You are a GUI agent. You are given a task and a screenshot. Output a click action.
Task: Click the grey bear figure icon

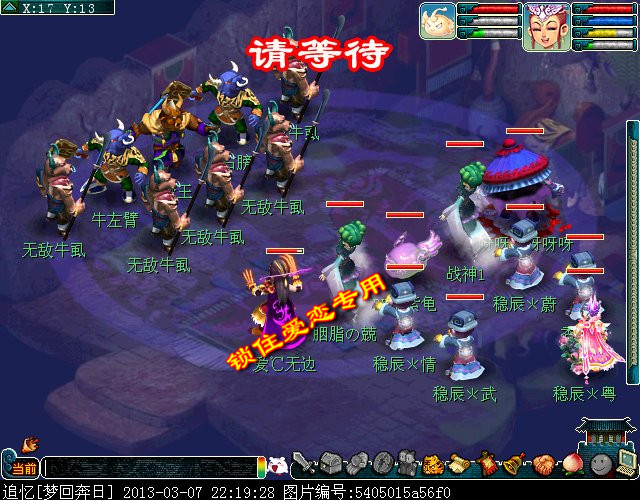tap(408, 464)
